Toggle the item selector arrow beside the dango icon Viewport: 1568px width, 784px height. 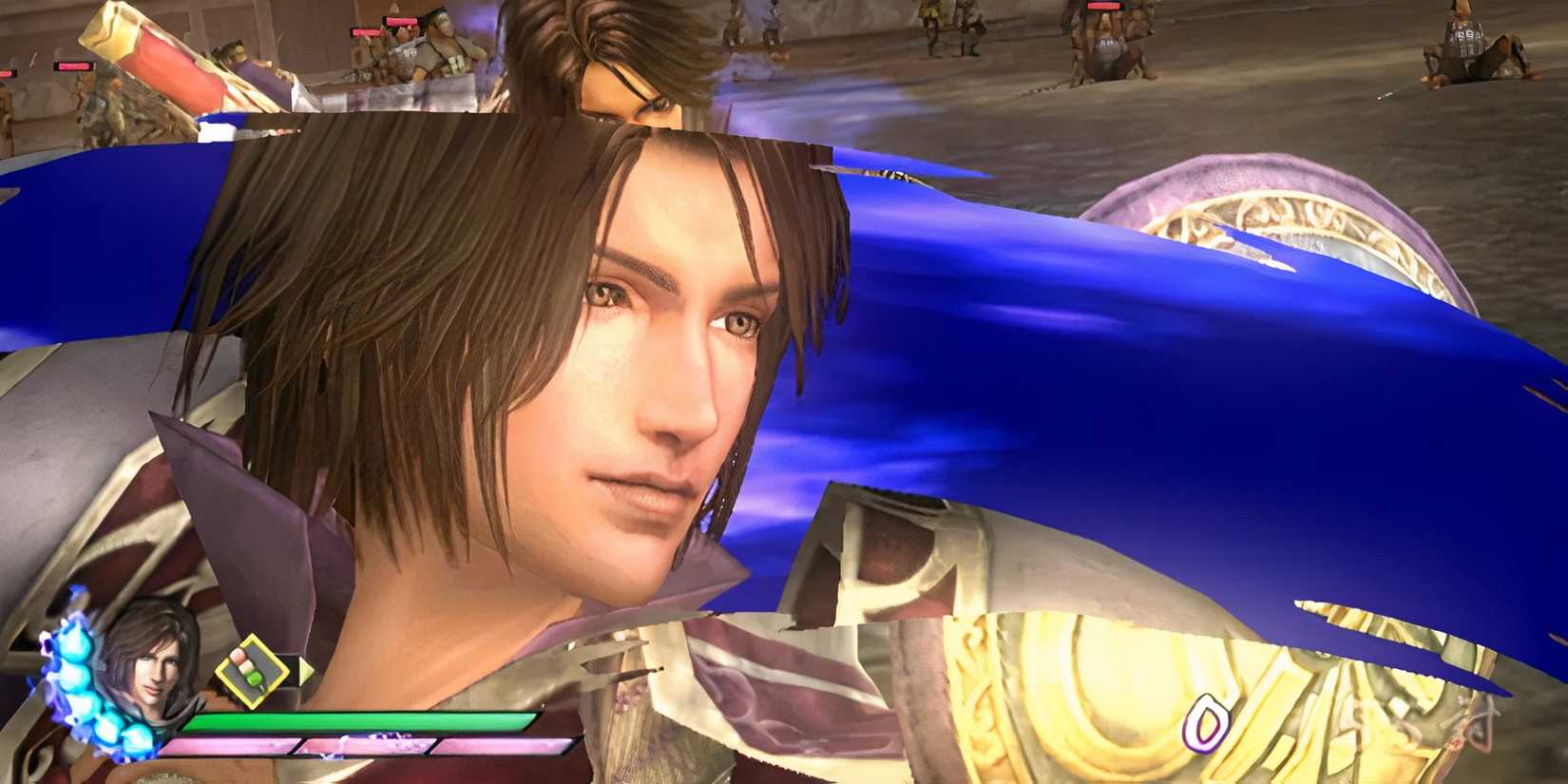click(x=306, y=672)
